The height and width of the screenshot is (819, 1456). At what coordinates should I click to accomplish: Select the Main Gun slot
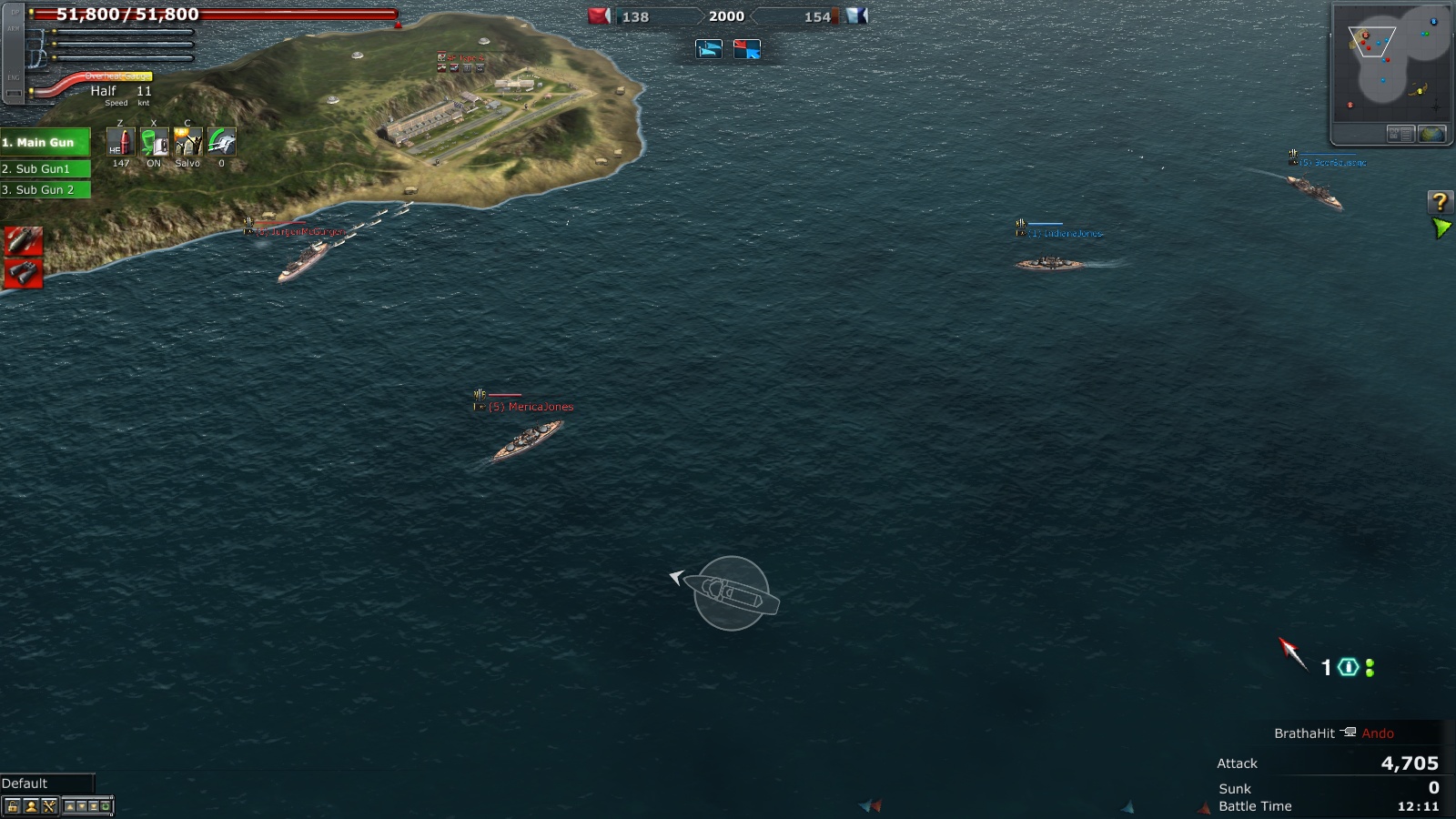(45, 142)
